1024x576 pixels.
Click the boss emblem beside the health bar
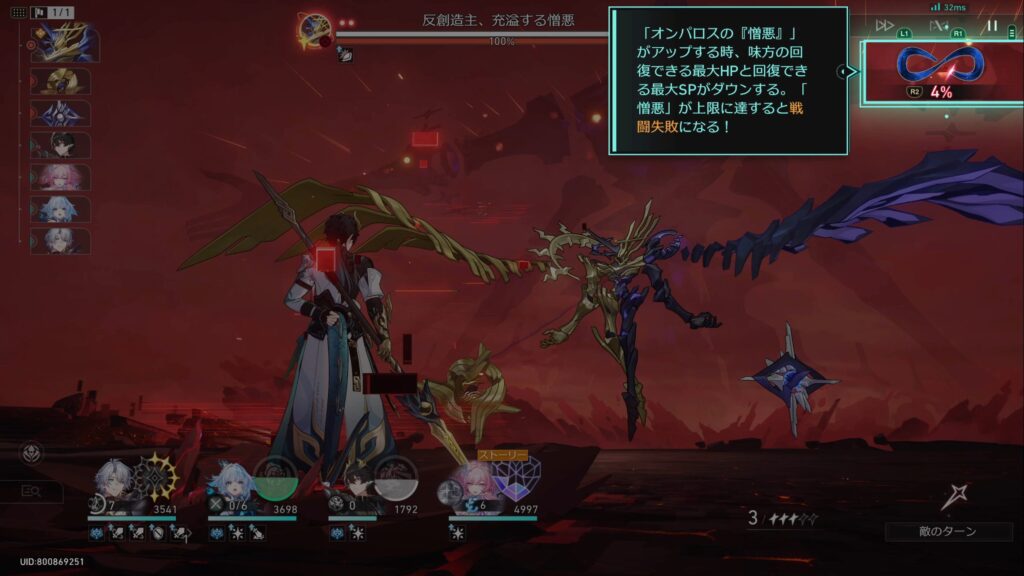315,30
